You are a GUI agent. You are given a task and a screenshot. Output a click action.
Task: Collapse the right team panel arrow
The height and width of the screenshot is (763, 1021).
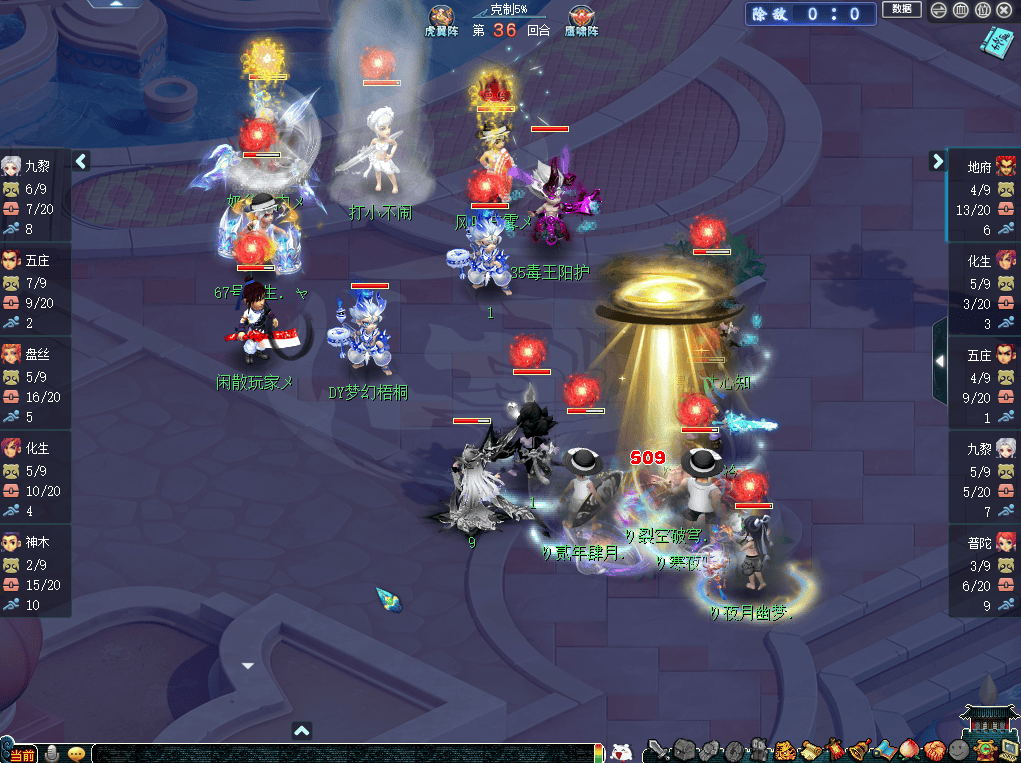[x=938, y=160]
